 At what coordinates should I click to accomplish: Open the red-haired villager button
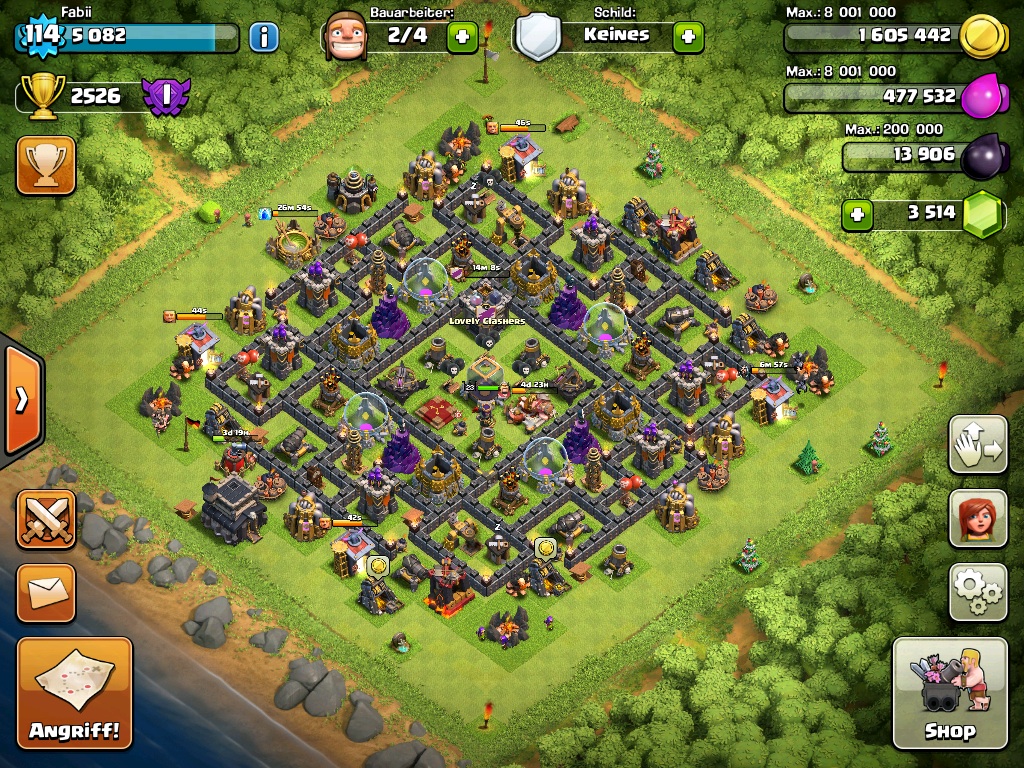tap(977, 518)
